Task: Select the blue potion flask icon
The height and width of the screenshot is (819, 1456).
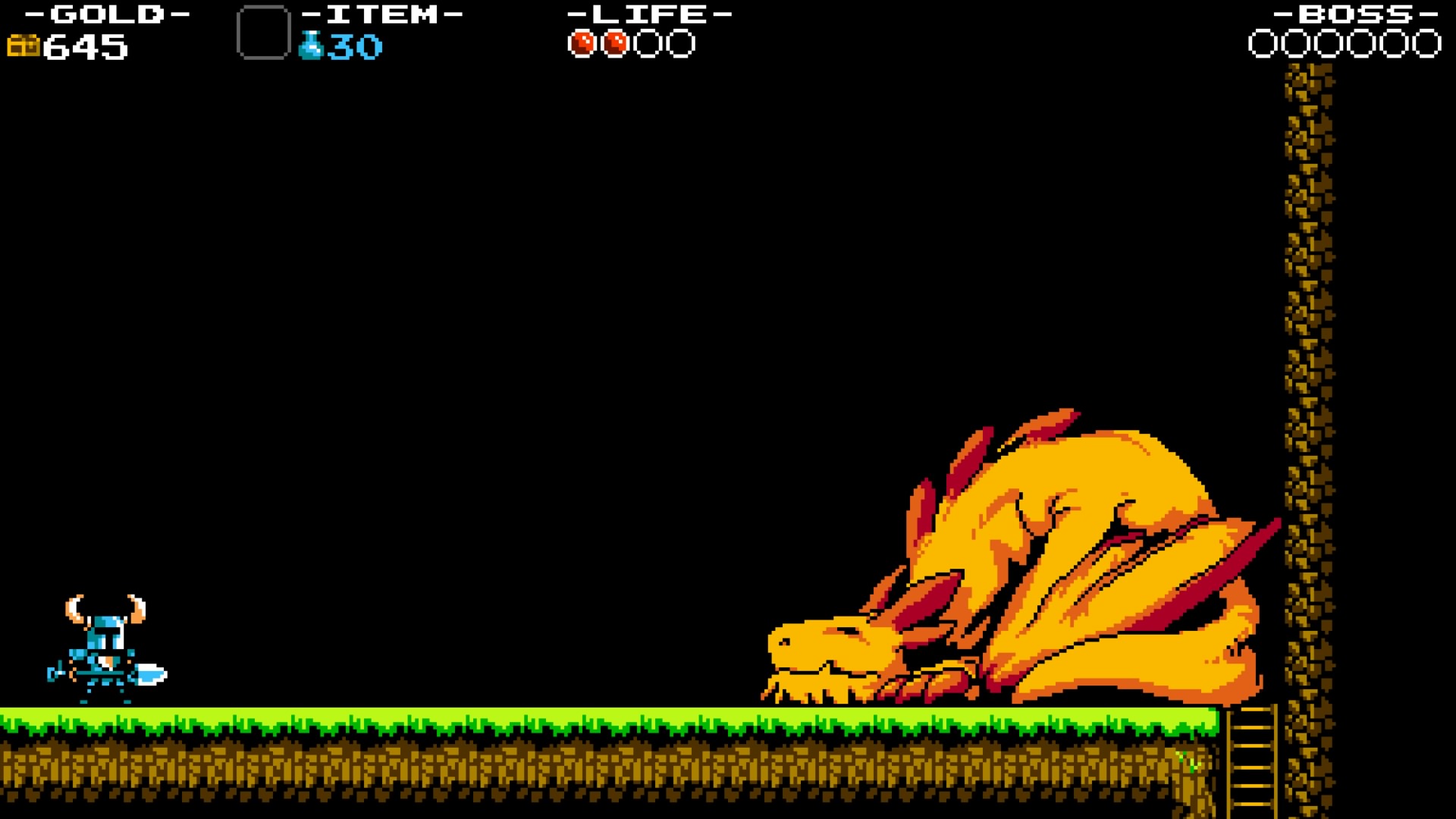Action: coord(310,45)
